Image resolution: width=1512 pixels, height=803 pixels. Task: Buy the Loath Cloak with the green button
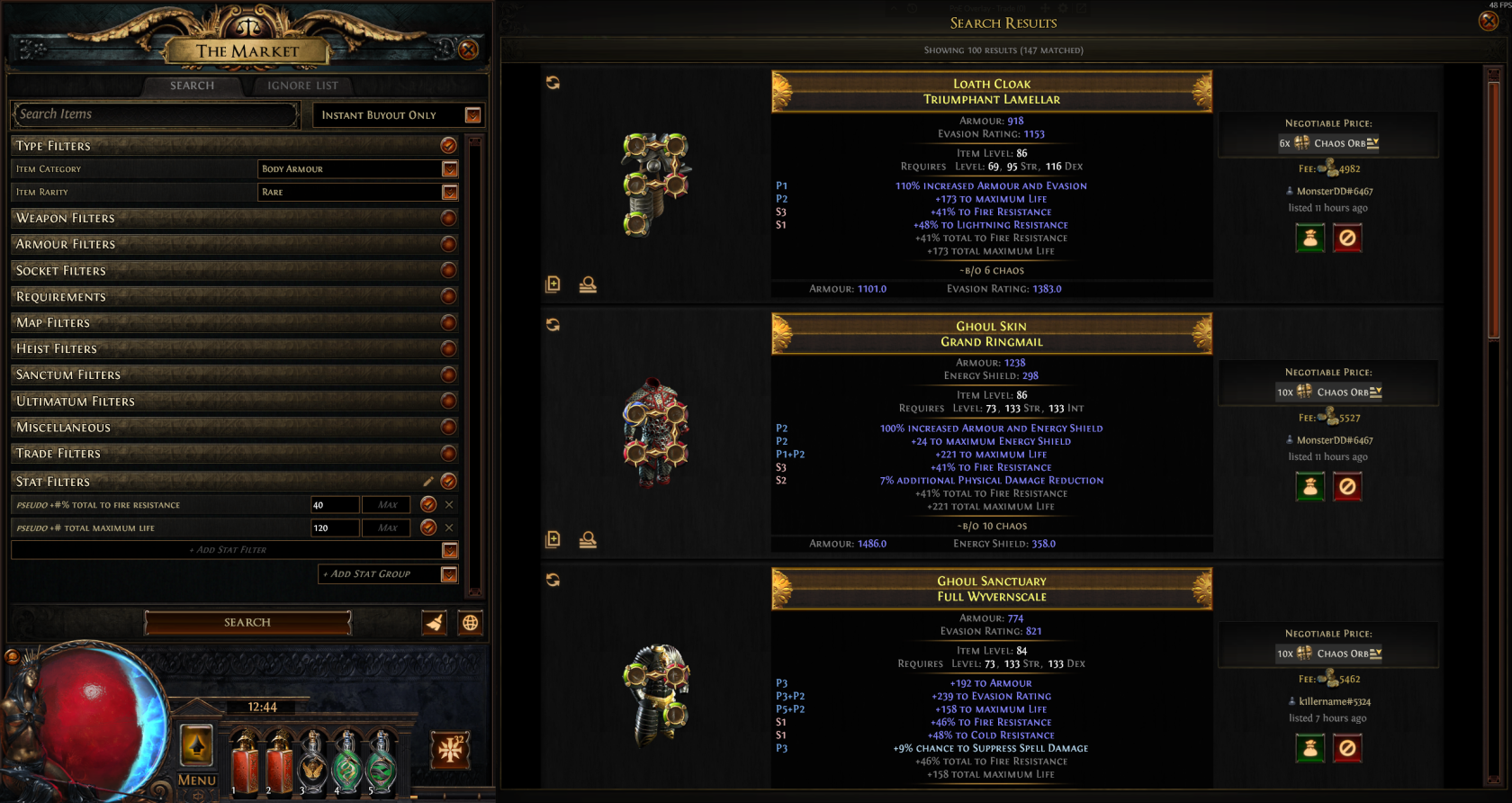coord(1310,239)
